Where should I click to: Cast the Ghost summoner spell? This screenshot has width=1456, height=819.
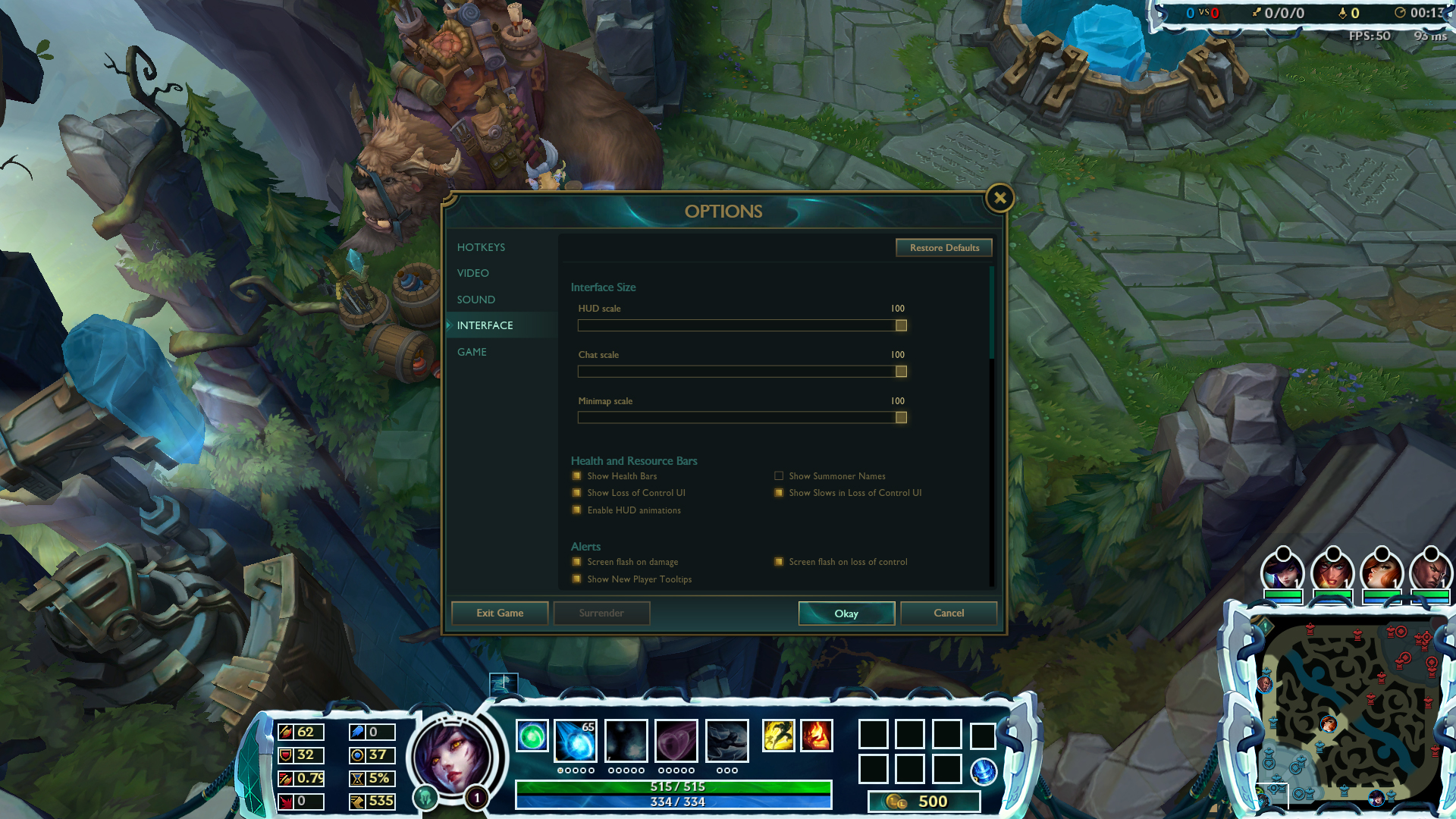coord(779,736)
